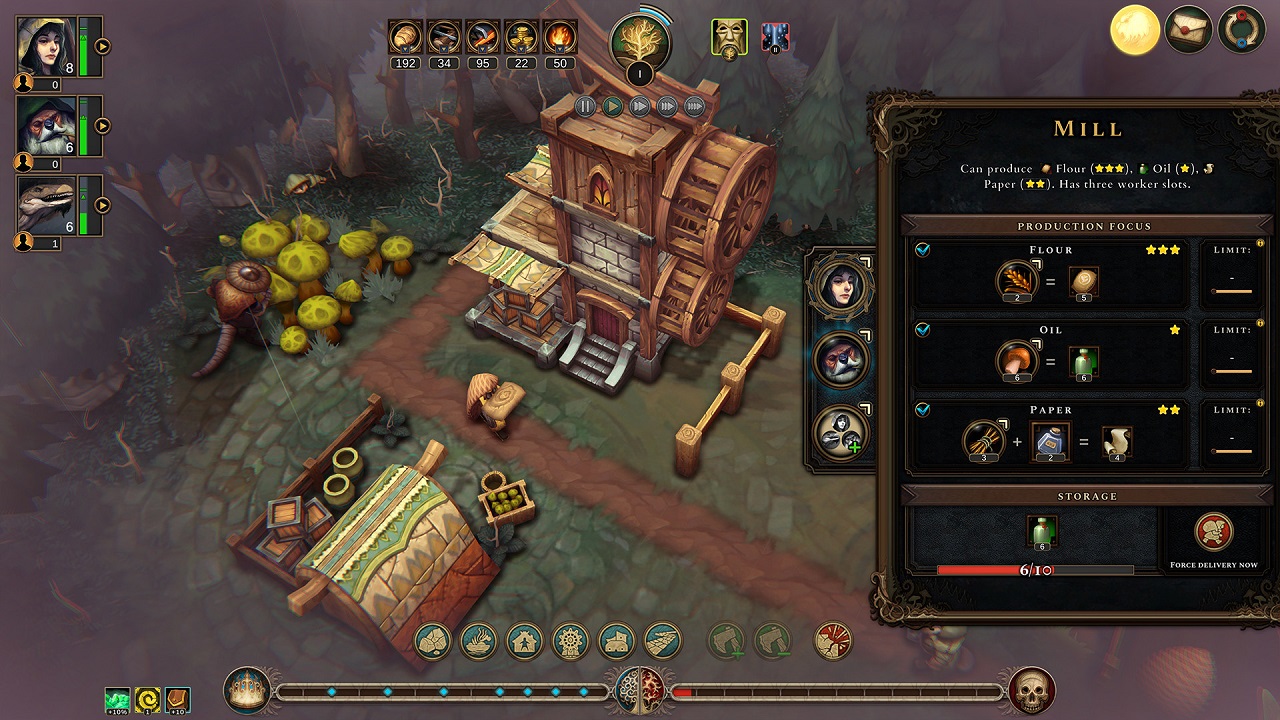Pause the game speed
The height and width of the screenshot is (720, 1280).
586,106
